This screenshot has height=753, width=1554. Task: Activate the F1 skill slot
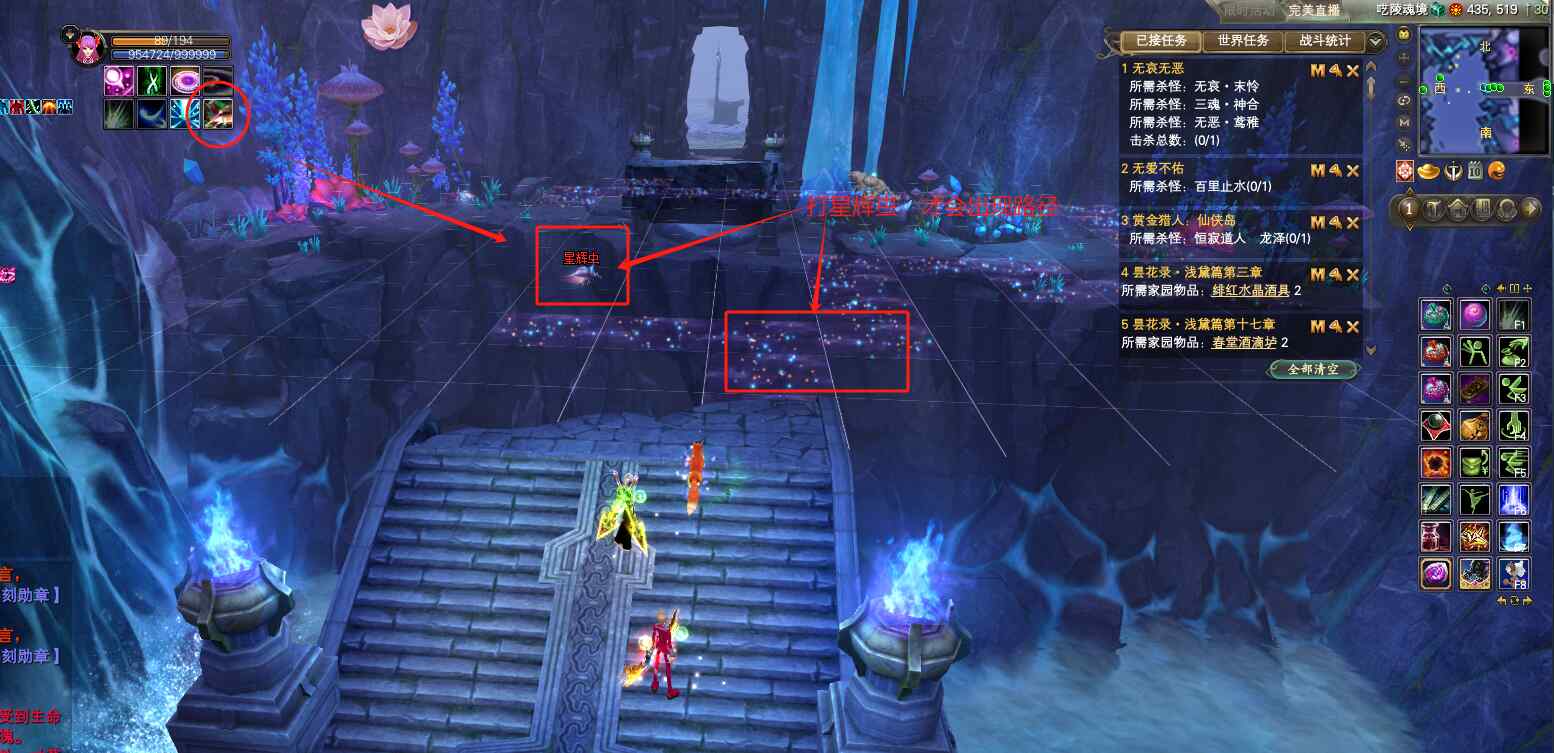[1512, 316]
